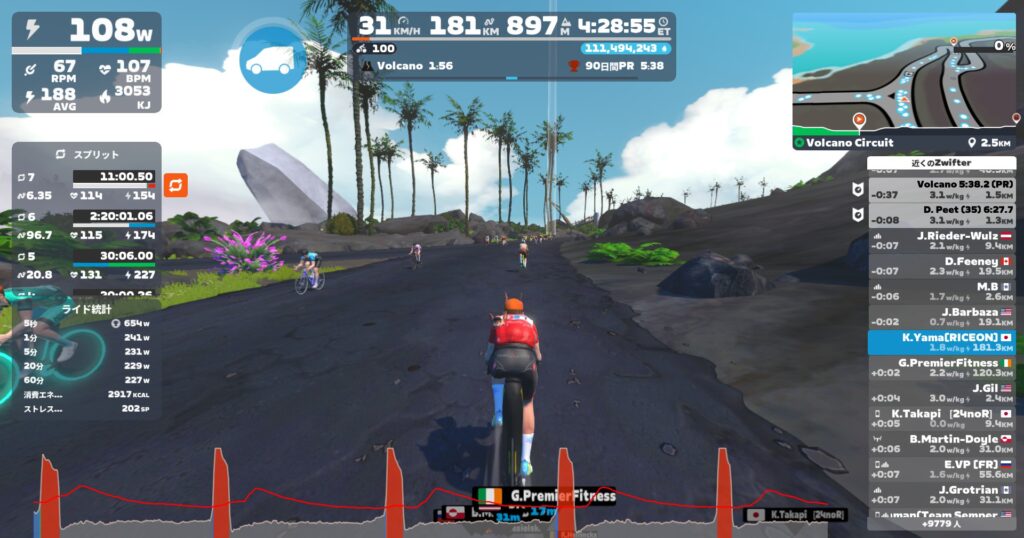Choose K.Takapi [24noR] in rider list
This screenshot has width=1024, height=538.
click(x=940, y=418)
